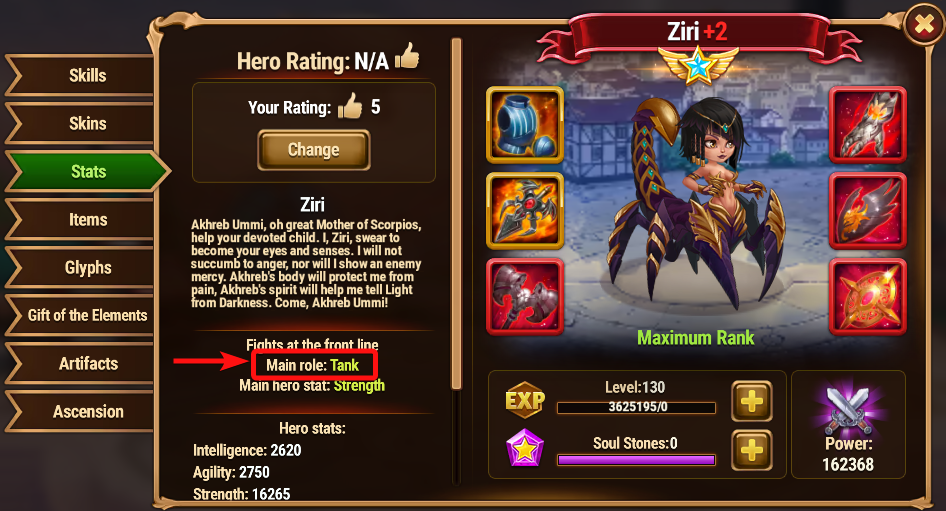
Task: Add Soul Stones with the plus button
Action: (751, 450)
